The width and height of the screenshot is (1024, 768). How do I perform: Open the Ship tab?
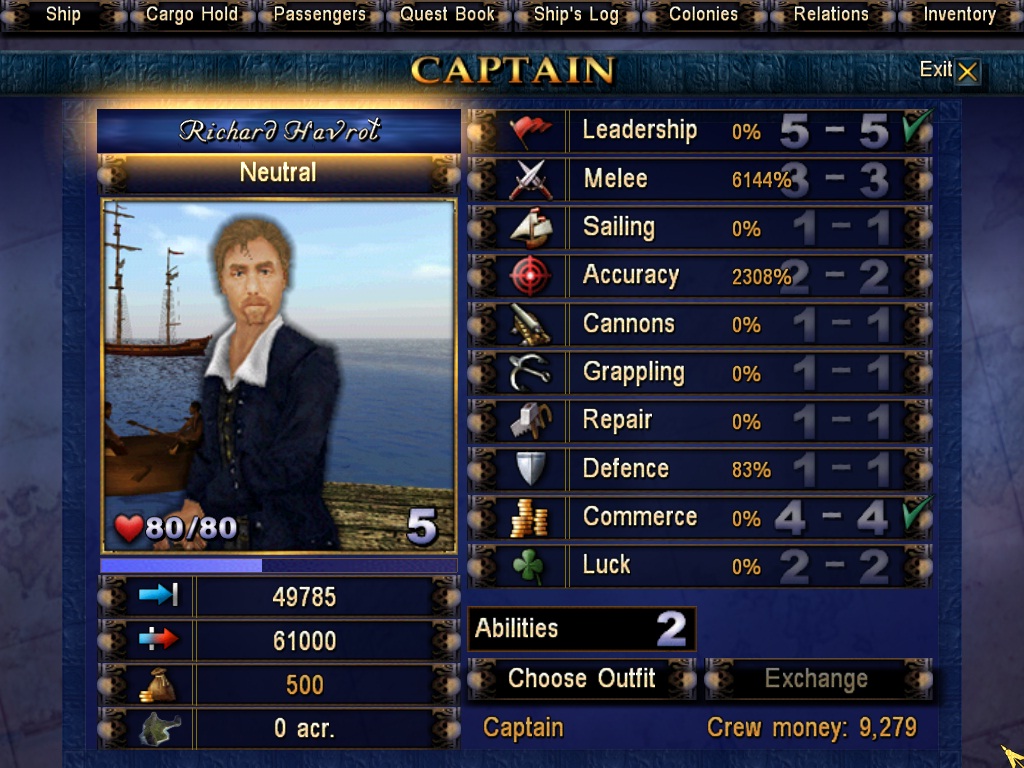(x=63, y=15)
